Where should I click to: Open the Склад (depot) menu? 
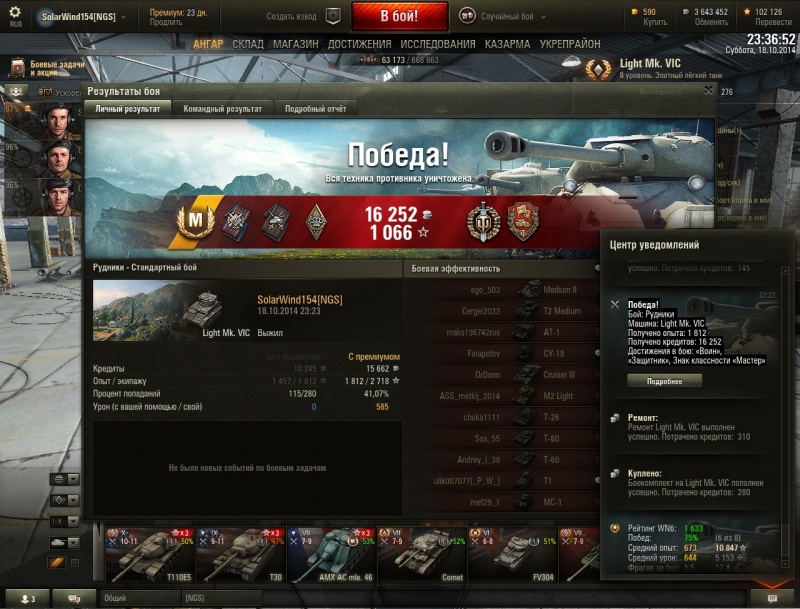tap(248, 45)
